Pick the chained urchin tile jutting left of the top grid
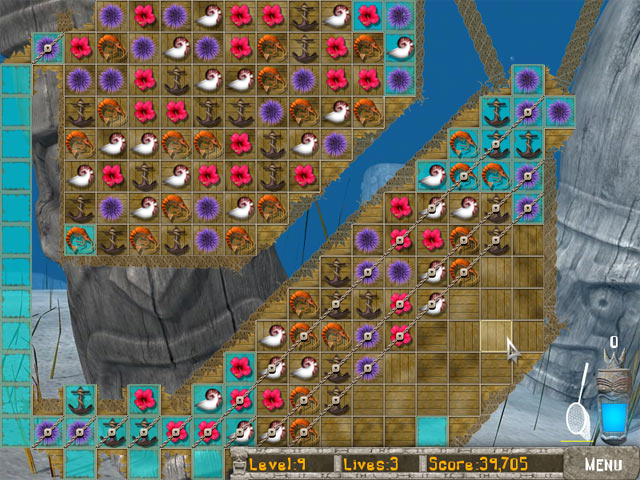The image size is (640, 480). pyautogui.click(x=47, y=47)
